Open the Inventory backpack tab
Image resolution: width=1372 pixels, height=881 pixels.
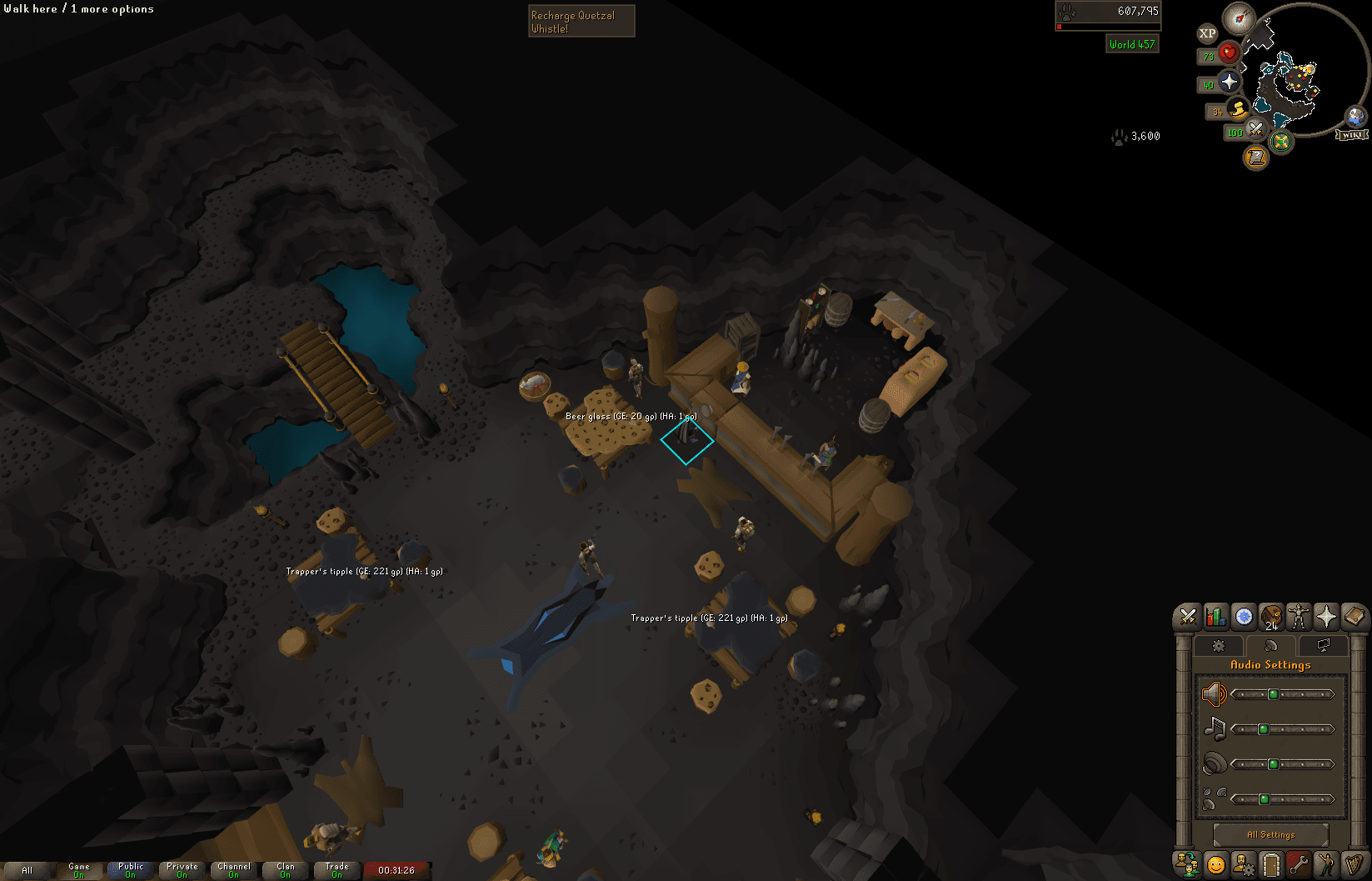tap(1271, 617)
